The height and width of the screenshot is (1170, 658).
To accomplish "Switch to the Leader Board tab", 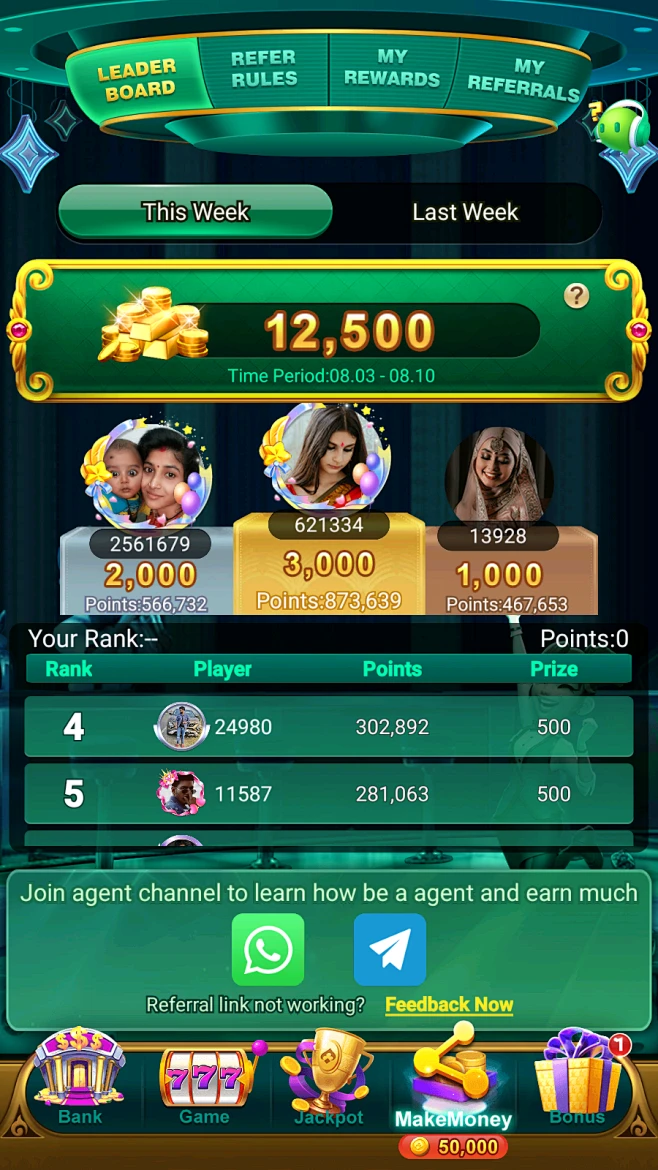I will coord(136,79).
